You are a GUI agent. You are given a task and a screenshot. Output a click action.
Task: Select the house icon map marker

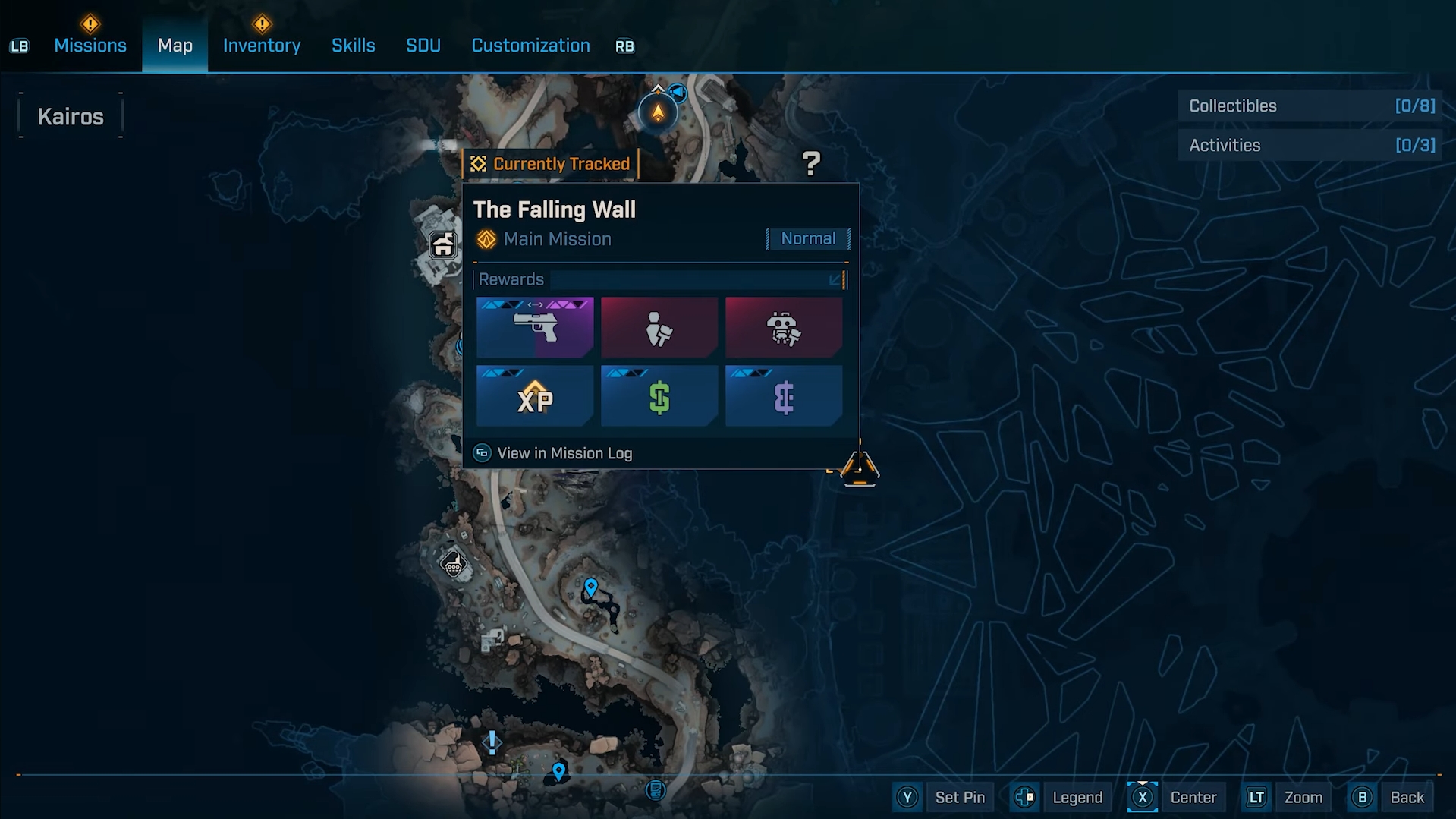tap(443, 245)
